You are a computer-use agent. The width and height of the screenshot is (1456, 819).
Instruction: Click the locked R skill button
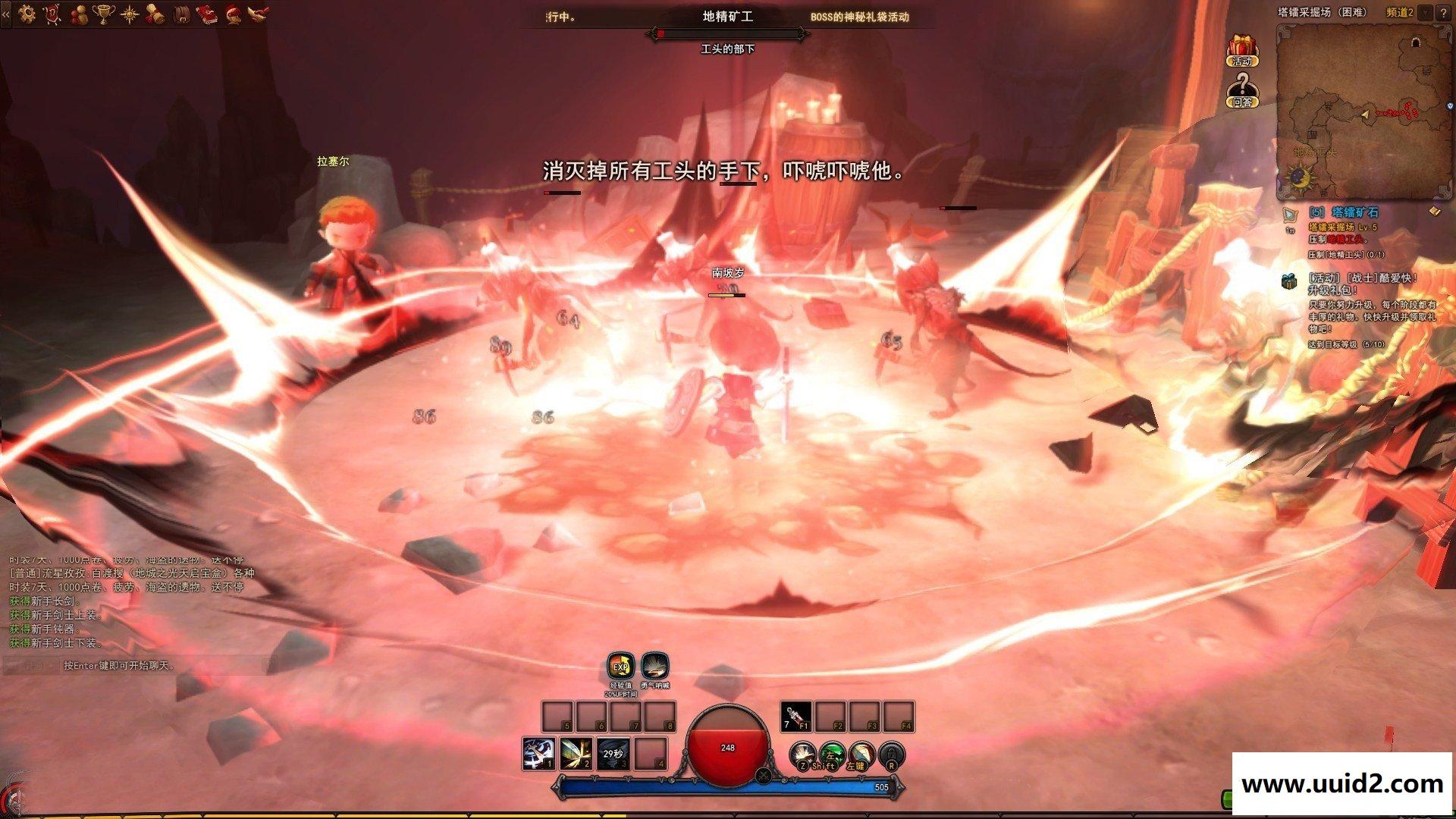tap(892, 755)
